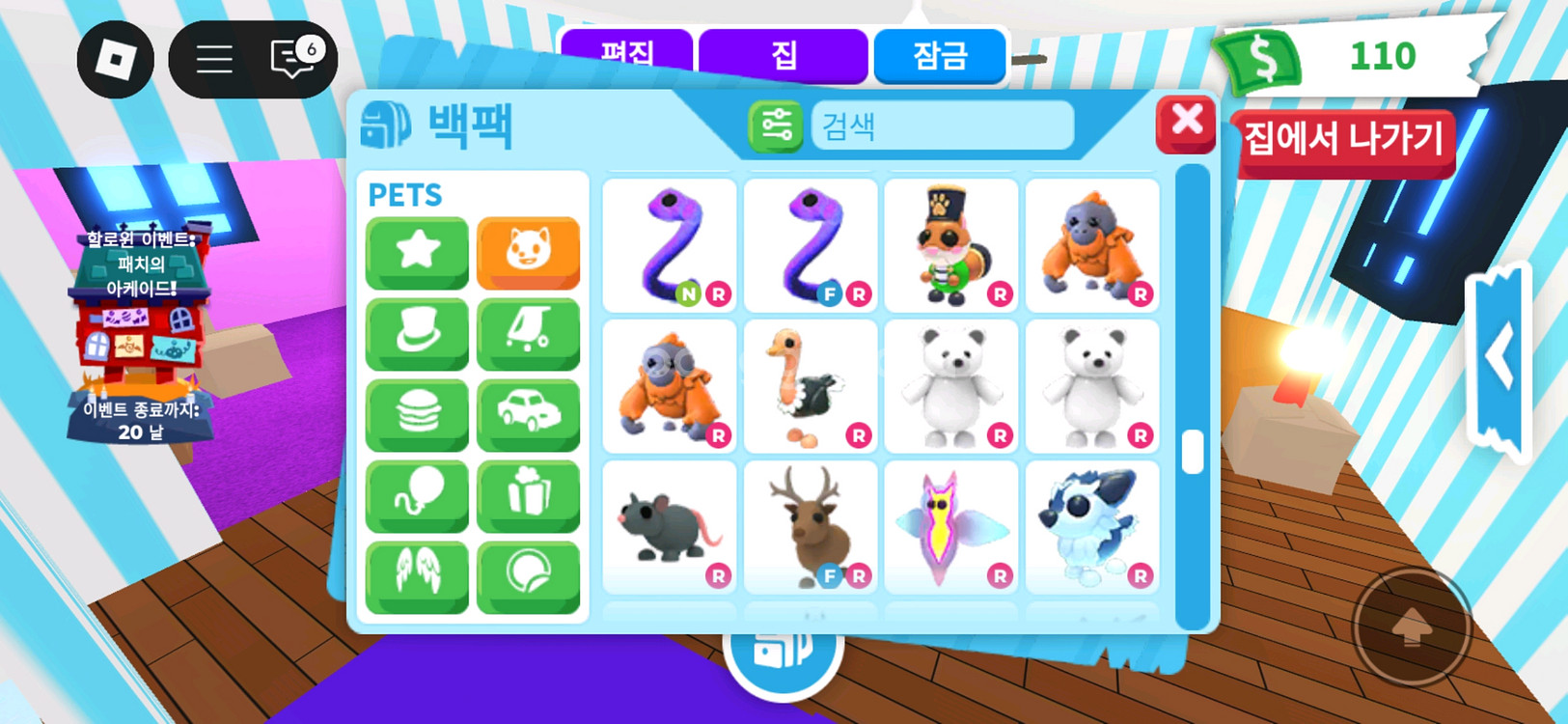The image size is (1568, 724).
Task: Show the stroller category
Action: pyautogui.click(x=528, y=332)
